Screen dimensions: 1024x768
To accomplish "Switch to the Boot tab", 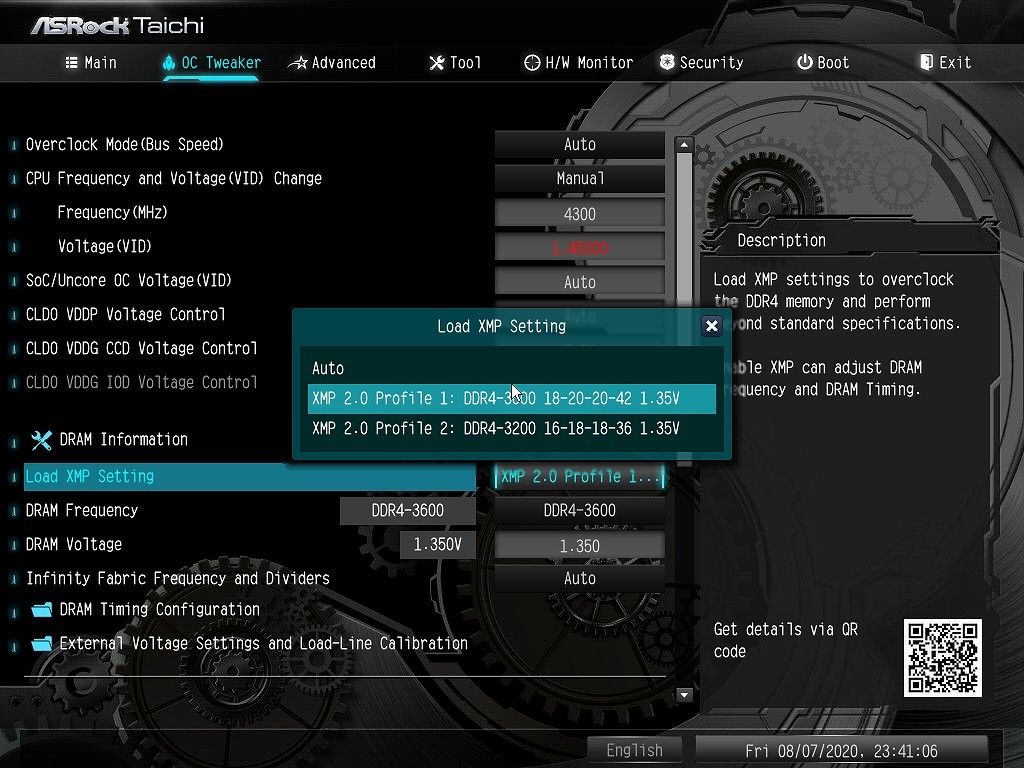I will tap(823, 62).
